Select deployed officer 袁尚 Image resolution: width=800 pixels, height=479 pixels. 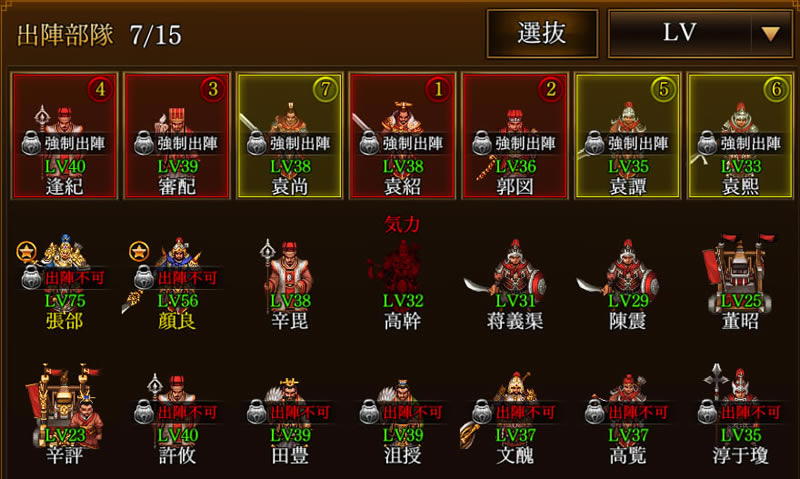[289, 136]
